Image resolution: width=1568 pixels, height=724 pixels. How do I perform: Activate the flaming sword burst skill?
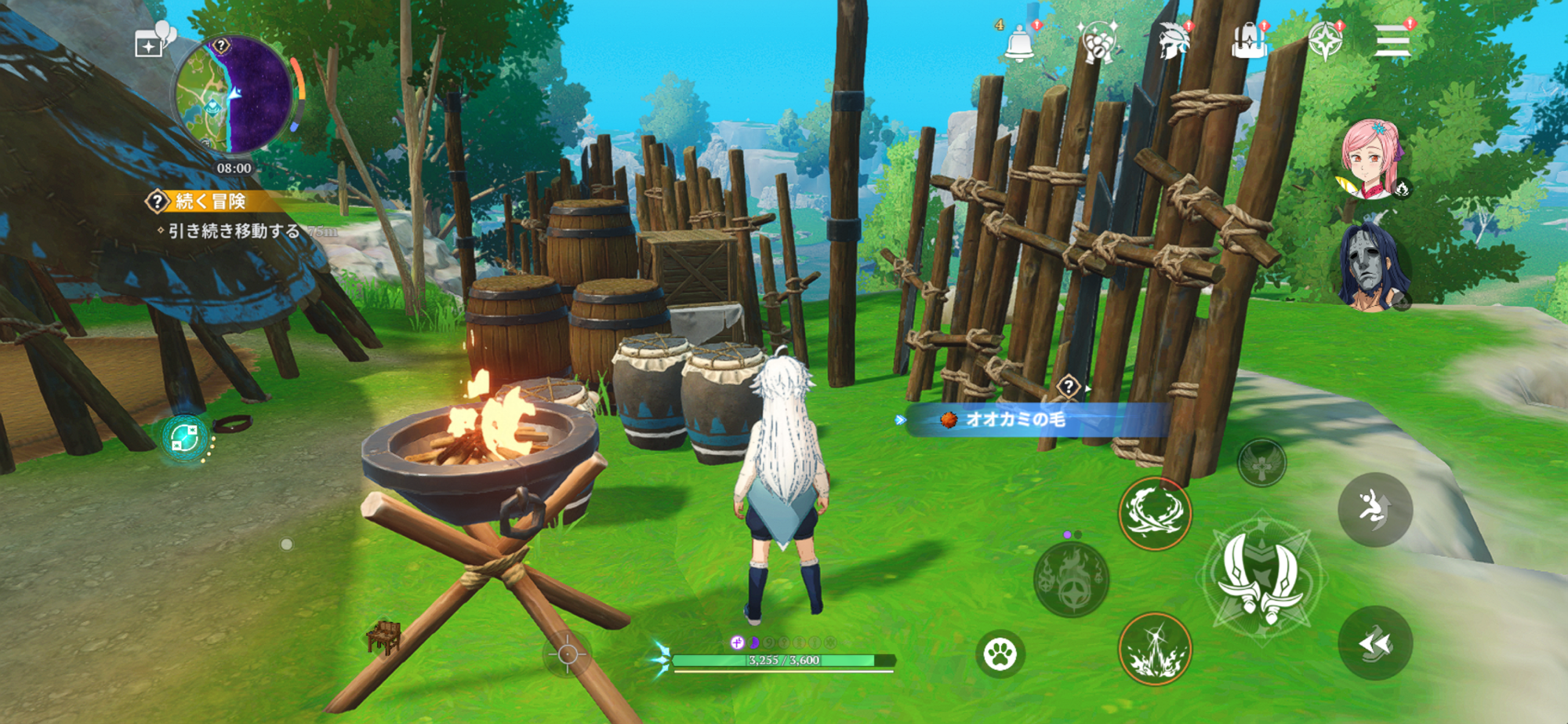pyautogui.click(x=1154, y=649)
